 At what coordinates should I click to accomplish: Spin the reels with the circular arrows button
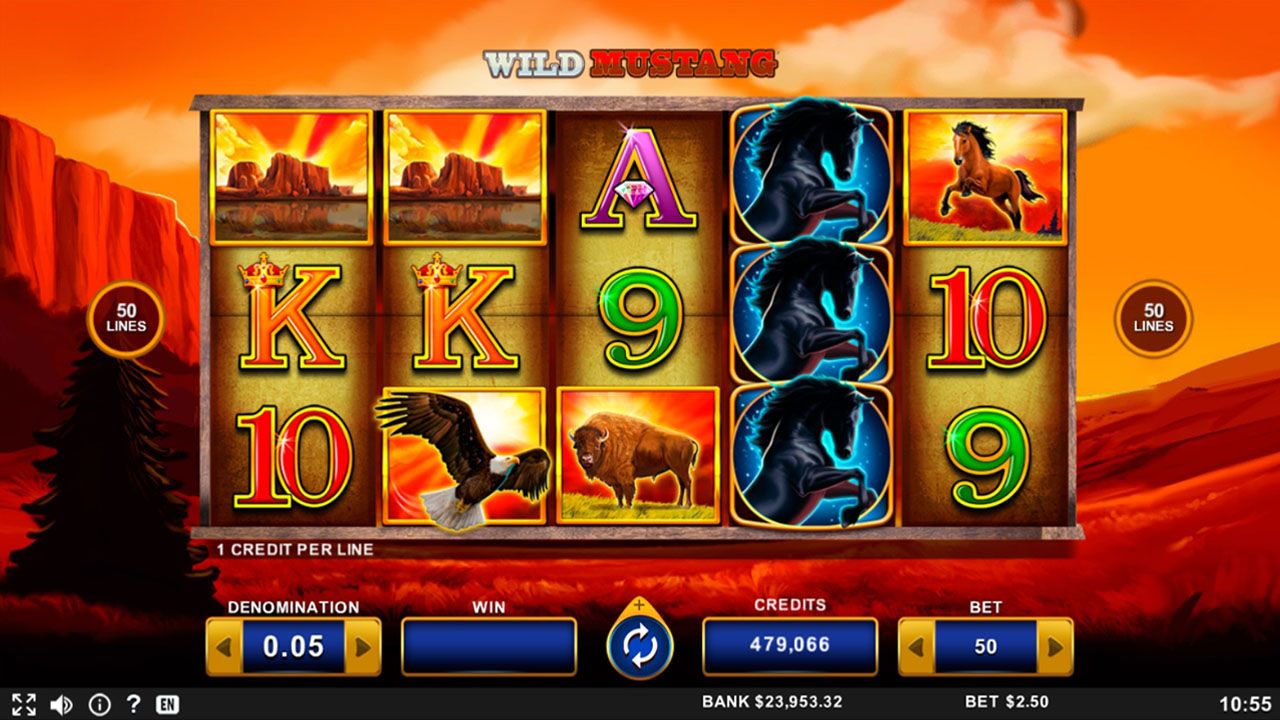point(640,647)
